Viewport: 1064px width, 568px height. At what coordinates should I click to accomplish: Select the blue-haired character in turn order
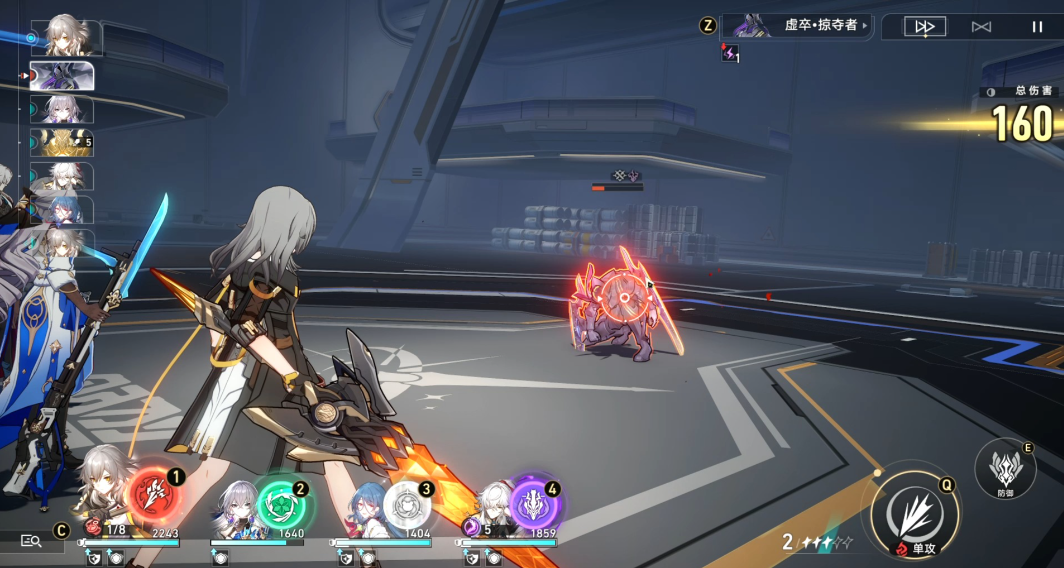(62, 210)
